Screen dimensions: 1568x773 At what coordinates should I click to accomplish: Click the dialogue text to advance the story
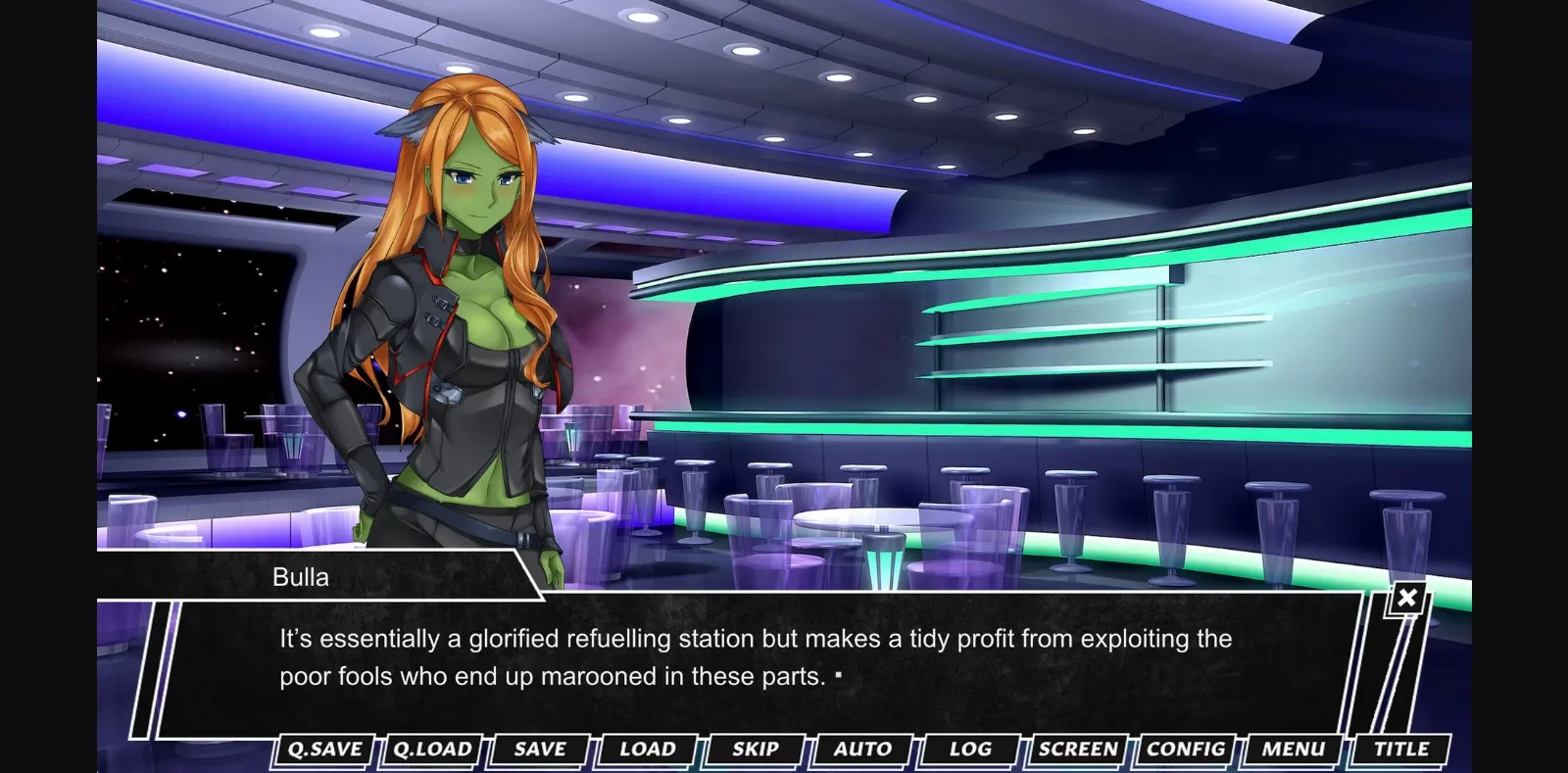tap(755, 656)
